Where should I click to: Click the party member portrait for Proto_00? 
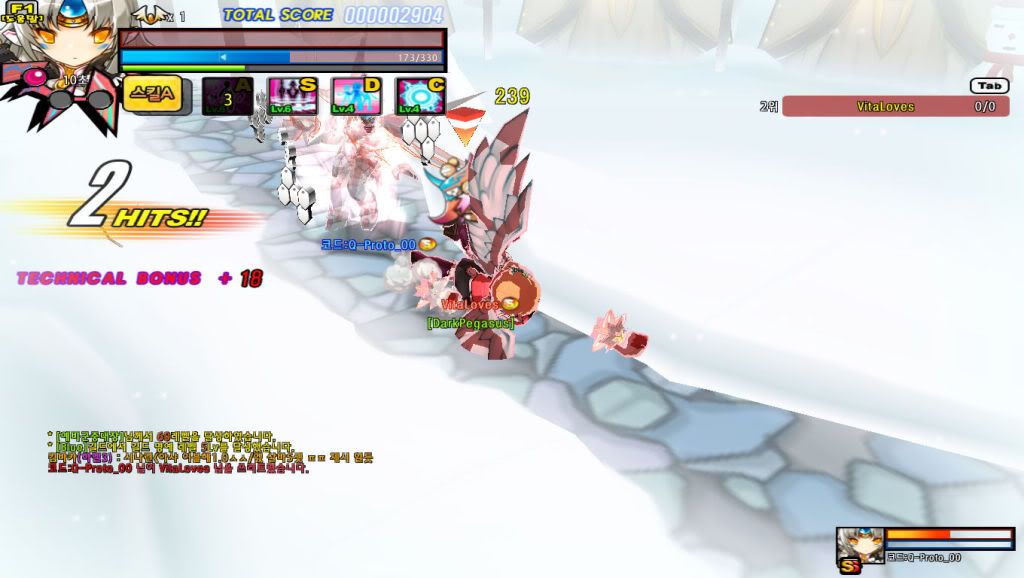pos(860,544)
